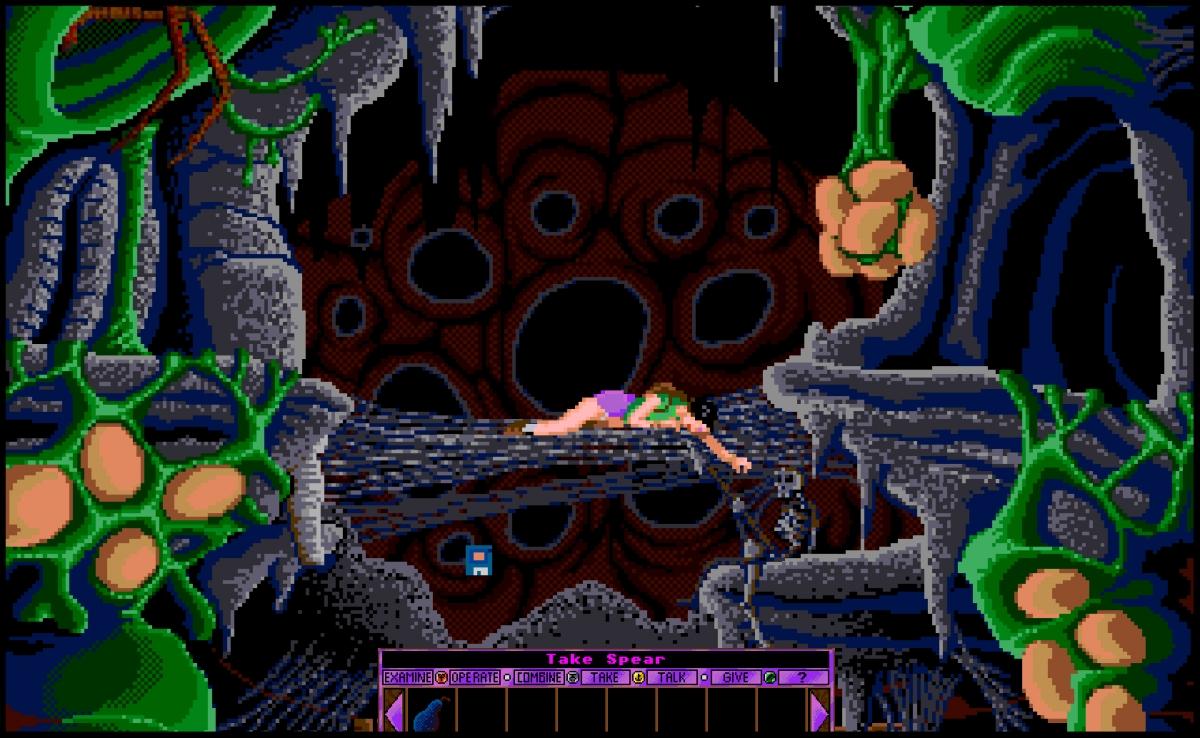Screen dimensions: 1200x738
Task: Select the OPERATE verb button
Action: coord(474,677)
